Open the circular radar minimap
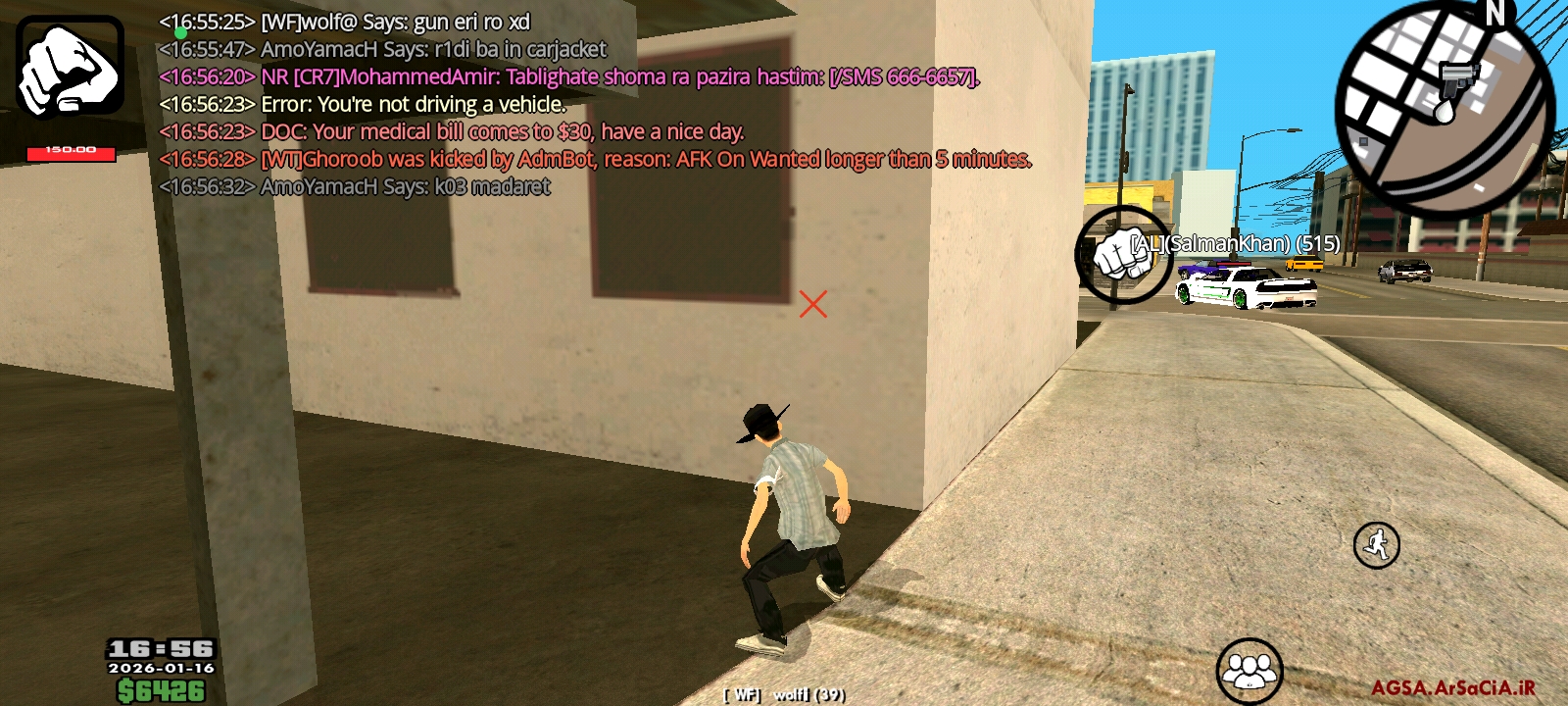1568x706 pixels. point(1445,108)
